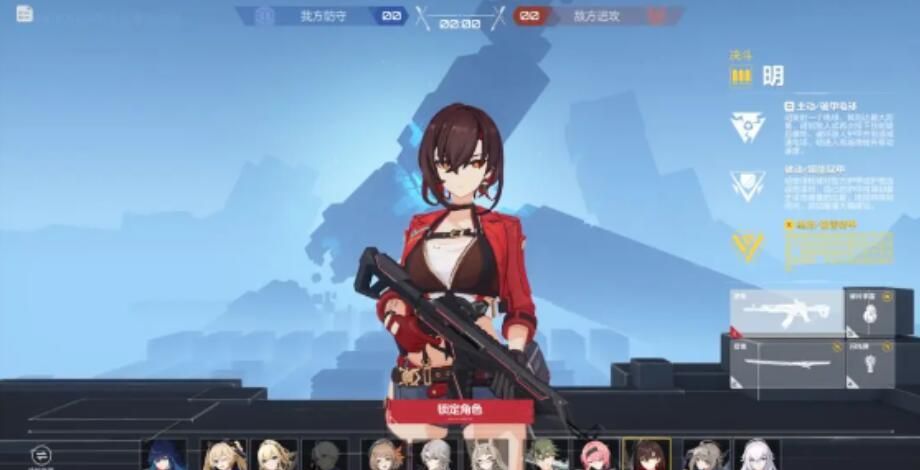Select the passive skill shield icon
The image size is (920, 470).
[747, 186]
